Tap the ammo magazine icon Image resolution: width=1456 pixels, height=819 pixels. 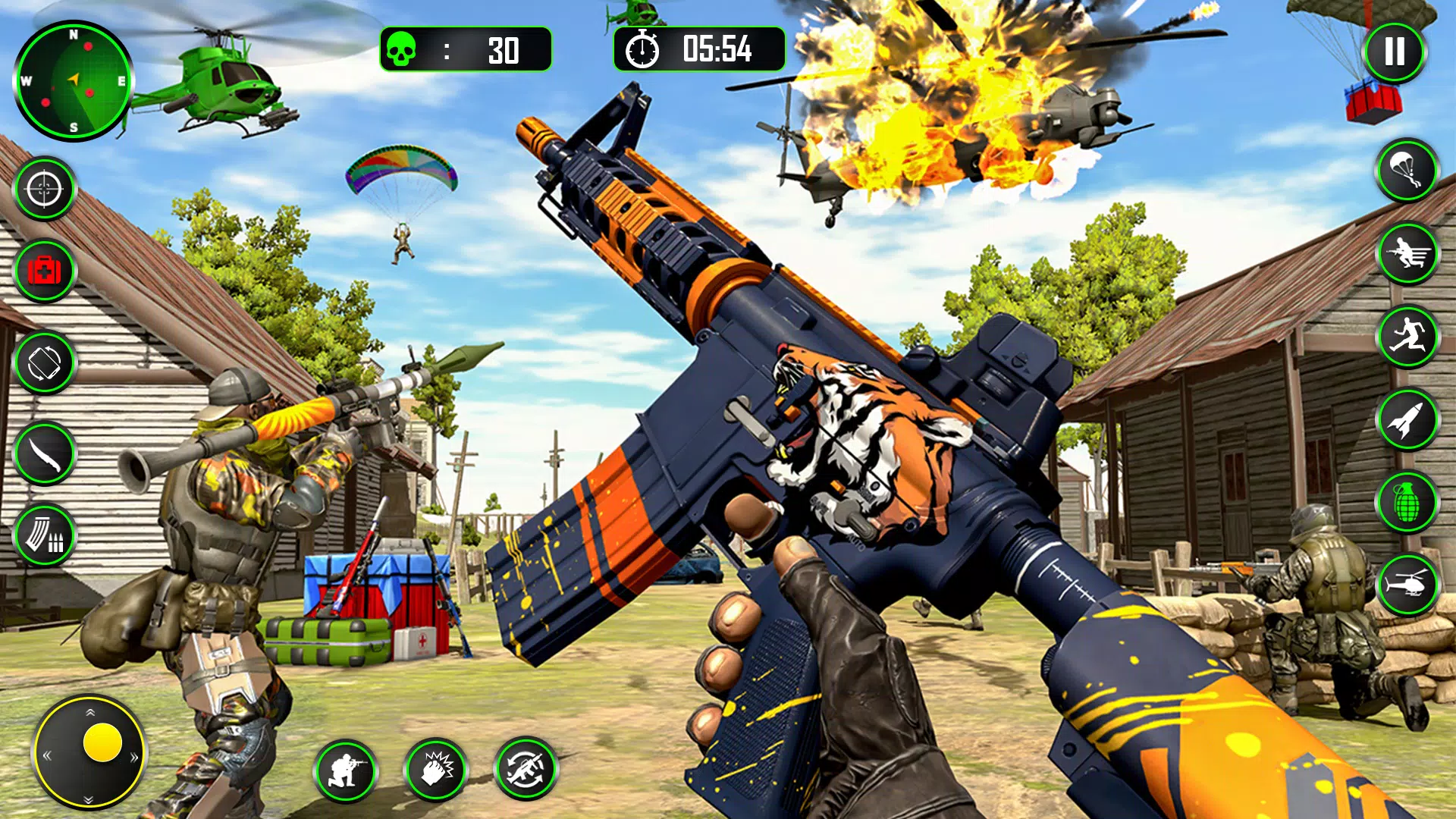tap(43, 535)
